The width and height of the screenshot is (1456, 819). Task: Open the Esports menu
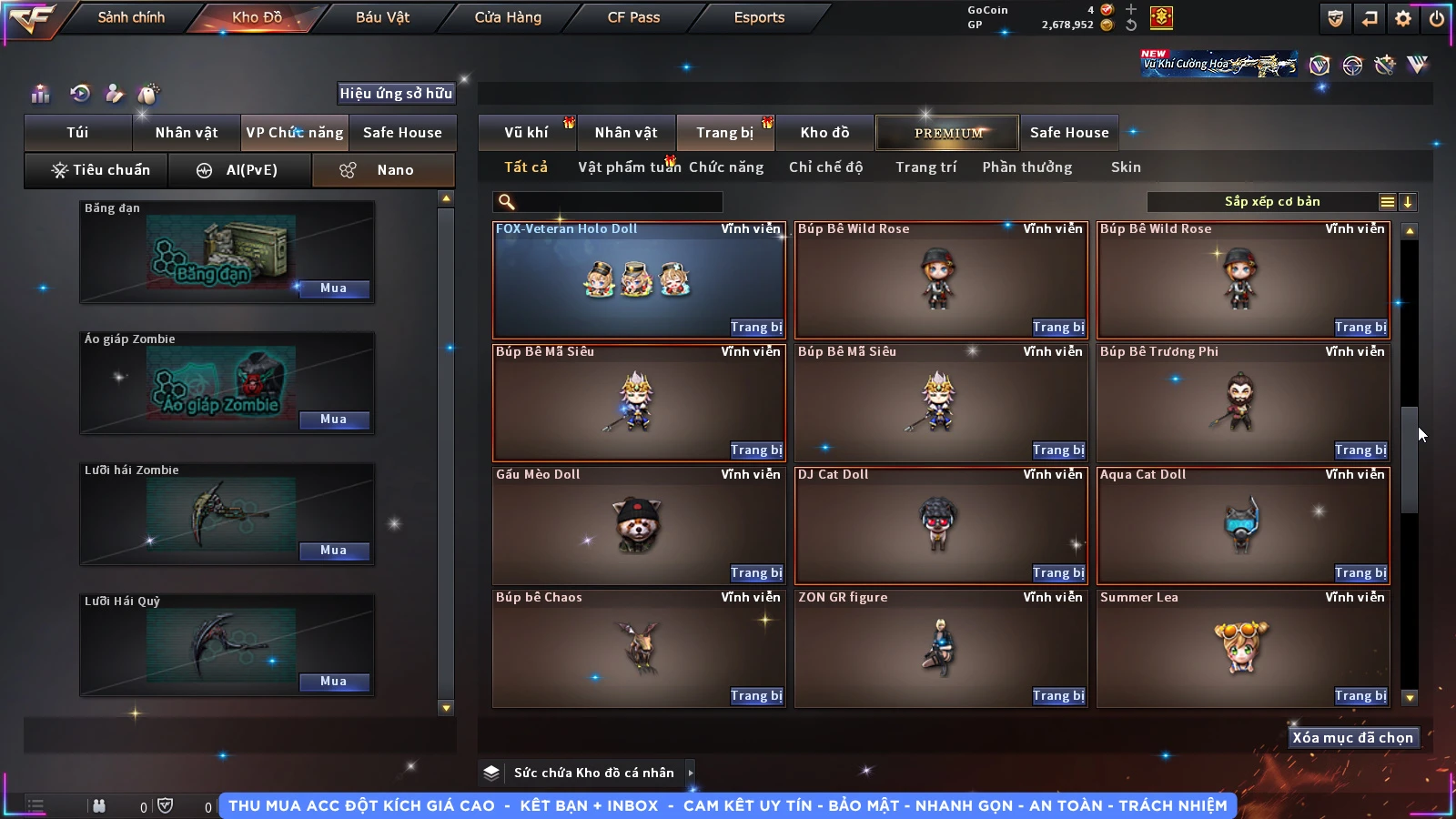759,17
